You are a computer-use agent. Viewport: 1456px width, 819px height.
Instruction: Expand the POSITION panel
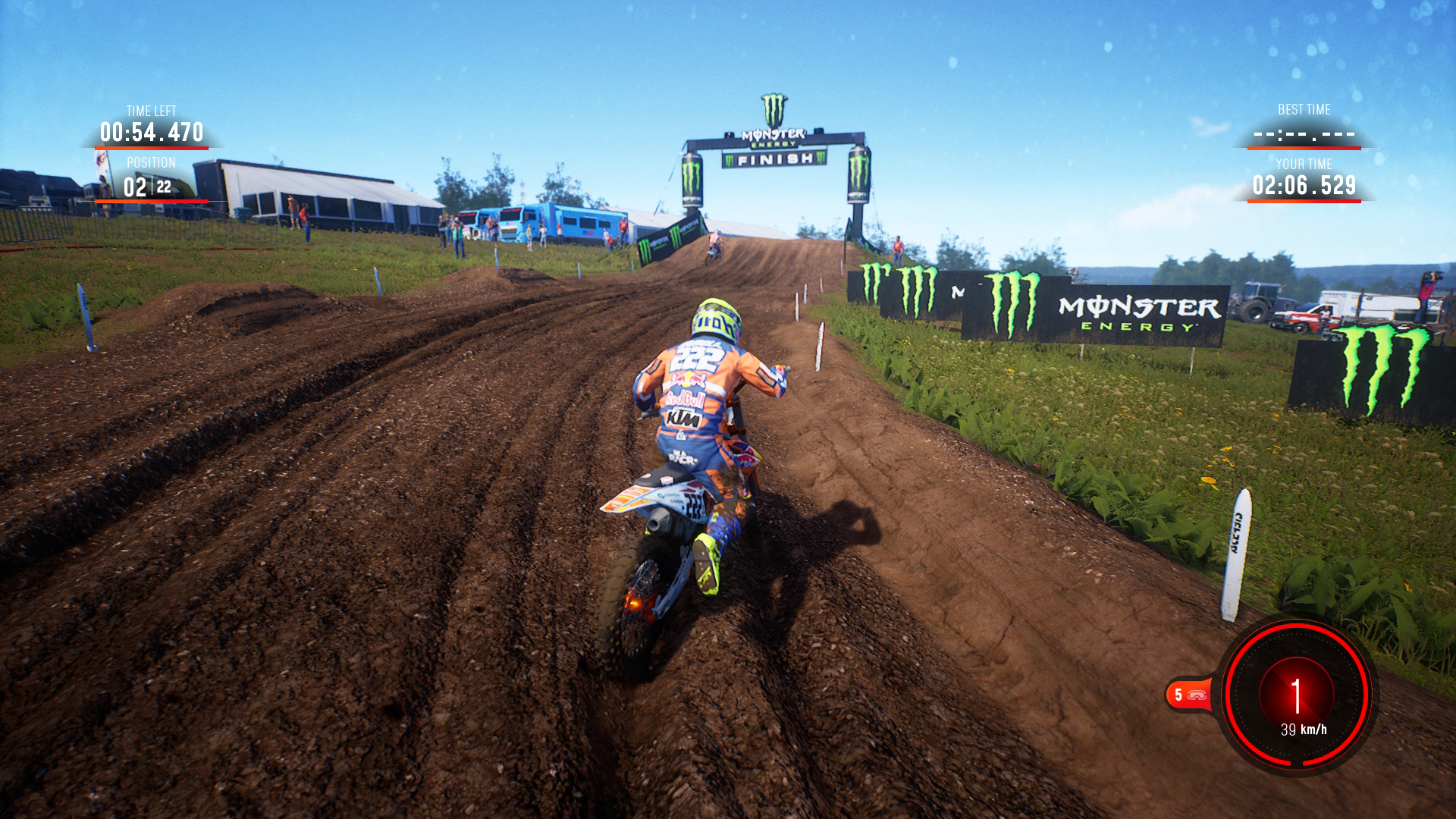tap(152, 174)
